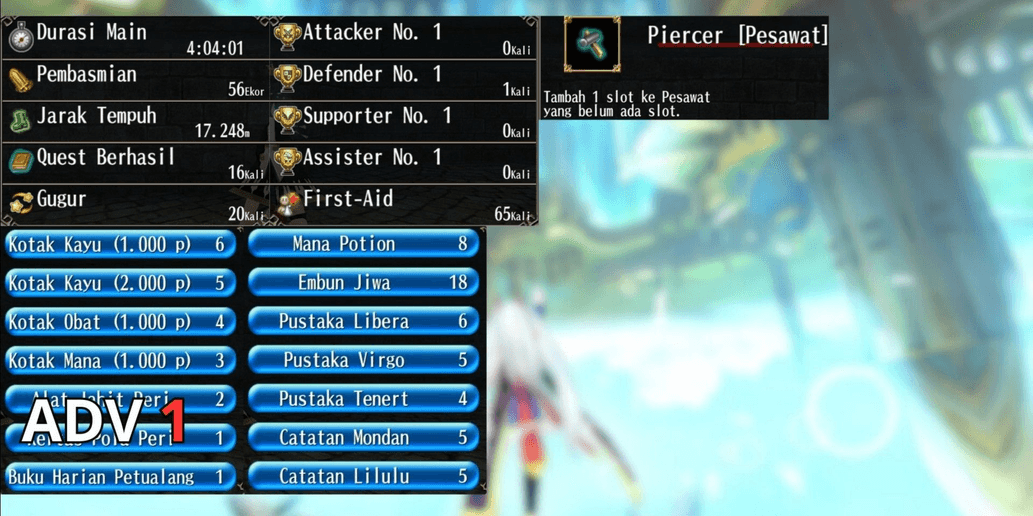Pick the Pustaka Tenert item
This screenshot has width=1033, height=516.
tap(364, 399)
